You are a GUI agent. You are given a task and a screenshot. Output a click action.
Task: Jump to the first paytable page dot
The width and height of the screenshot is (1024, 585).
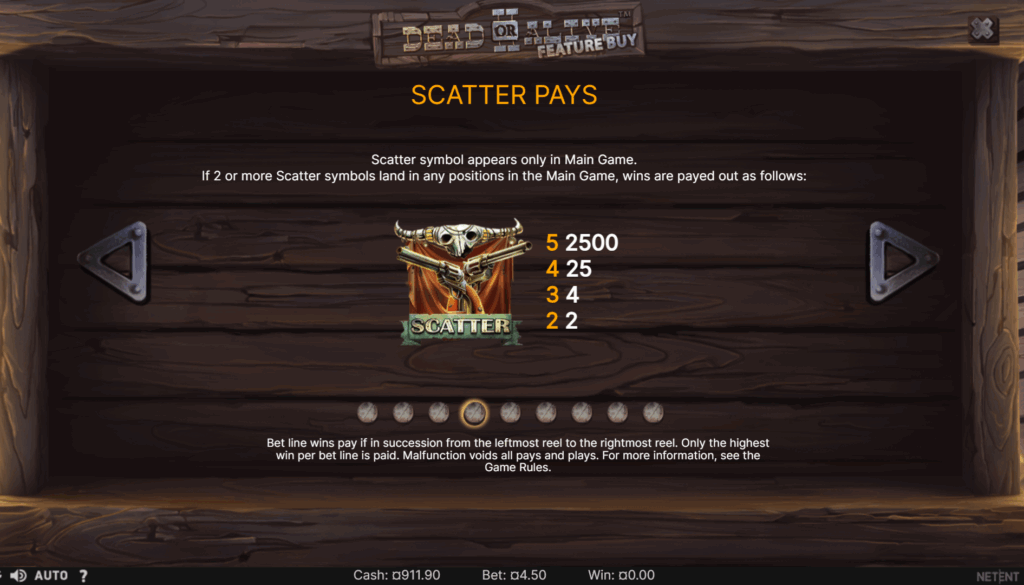click(x=368, y=412)
